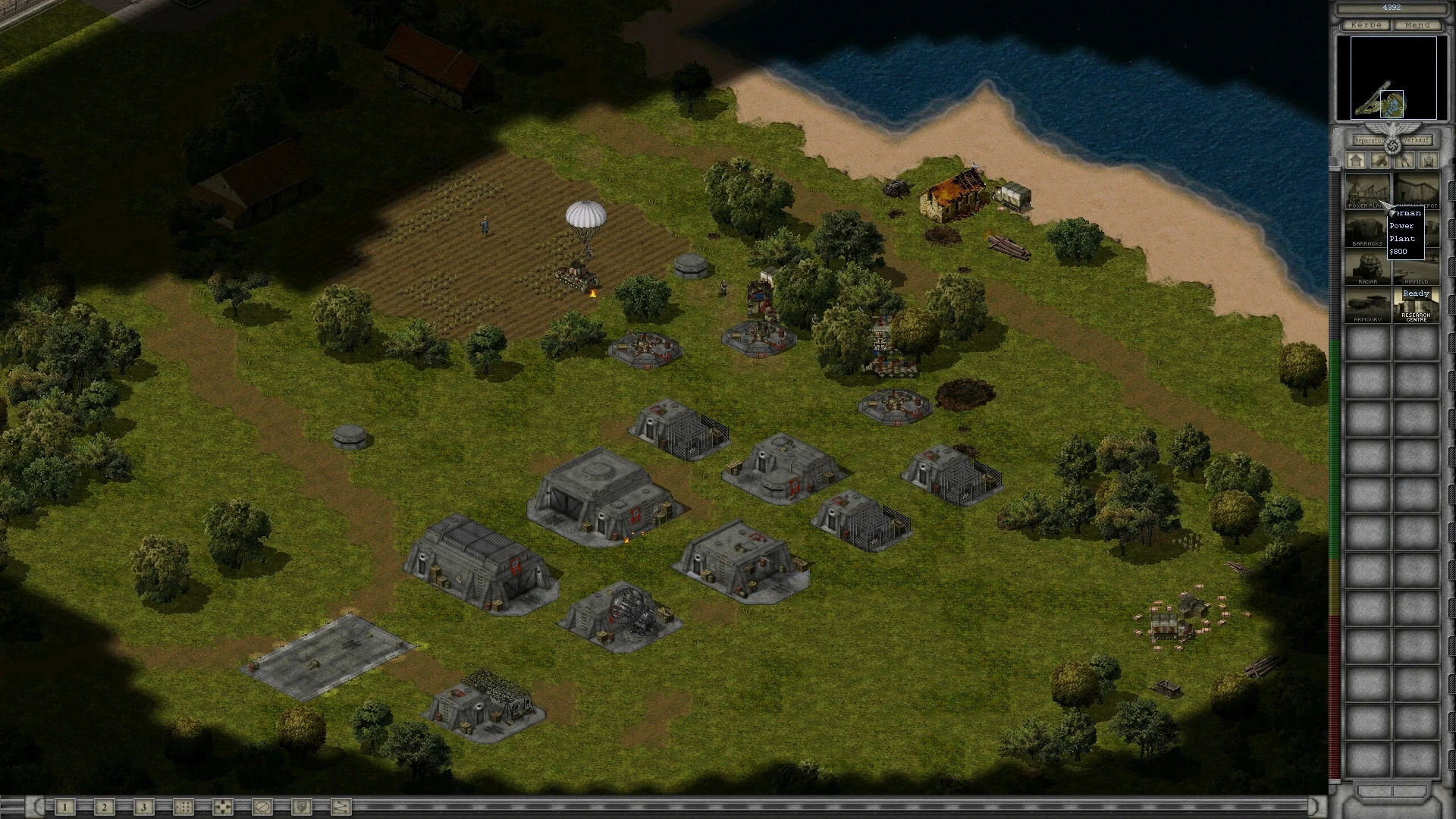
Task: Click the shield guard command button
Action: coord(301,807)
